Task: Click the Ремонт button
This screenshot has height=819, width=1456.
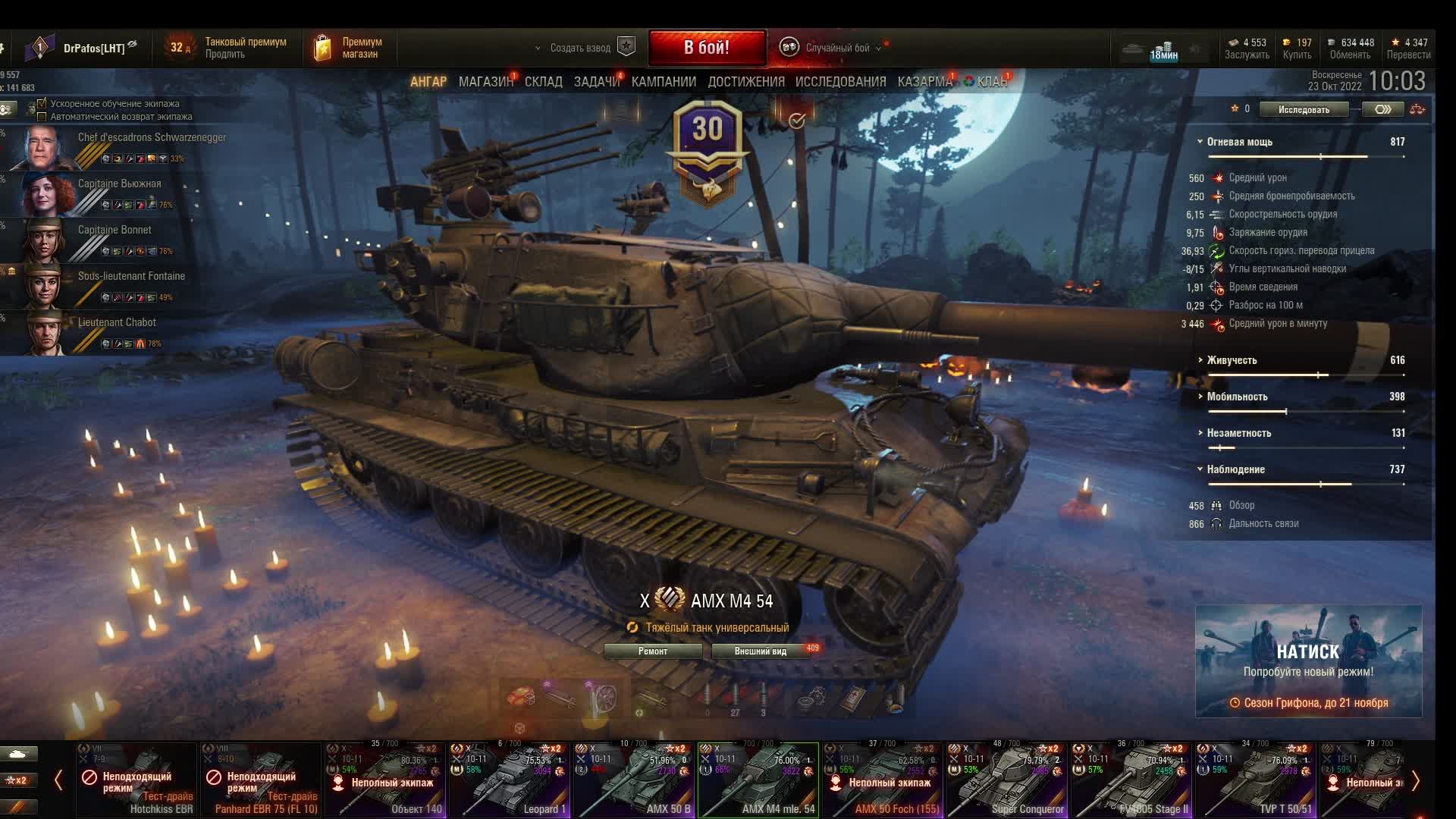Action: [x=653, y=651]
